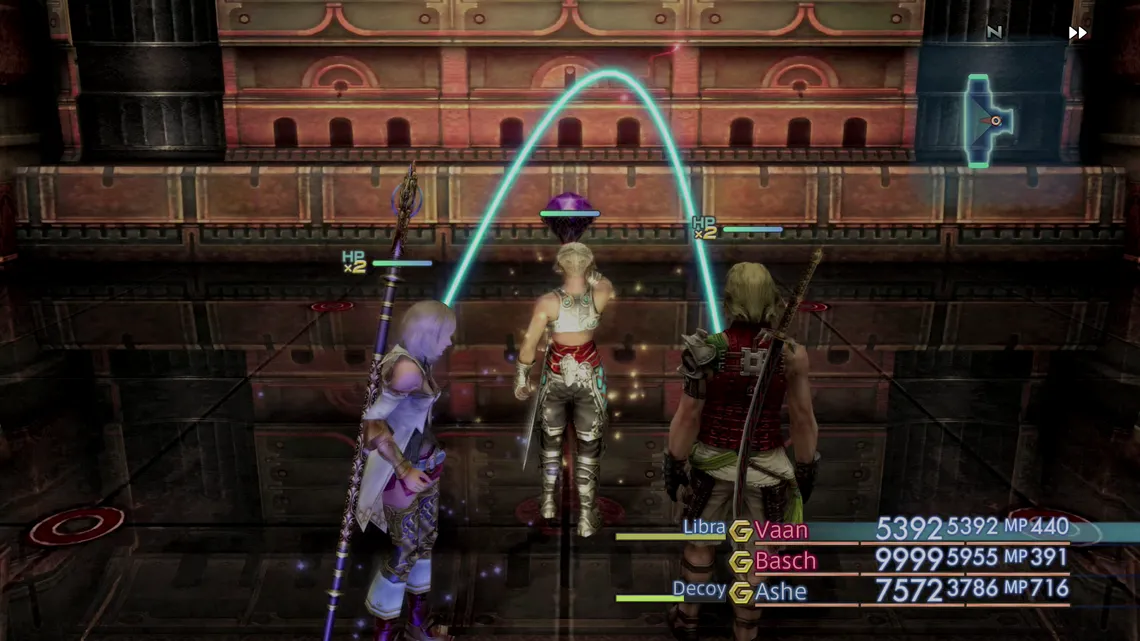Click Ashe's gambit G icon
The width and height of the screenshot is (1140, 641).
tap(740, 592)
